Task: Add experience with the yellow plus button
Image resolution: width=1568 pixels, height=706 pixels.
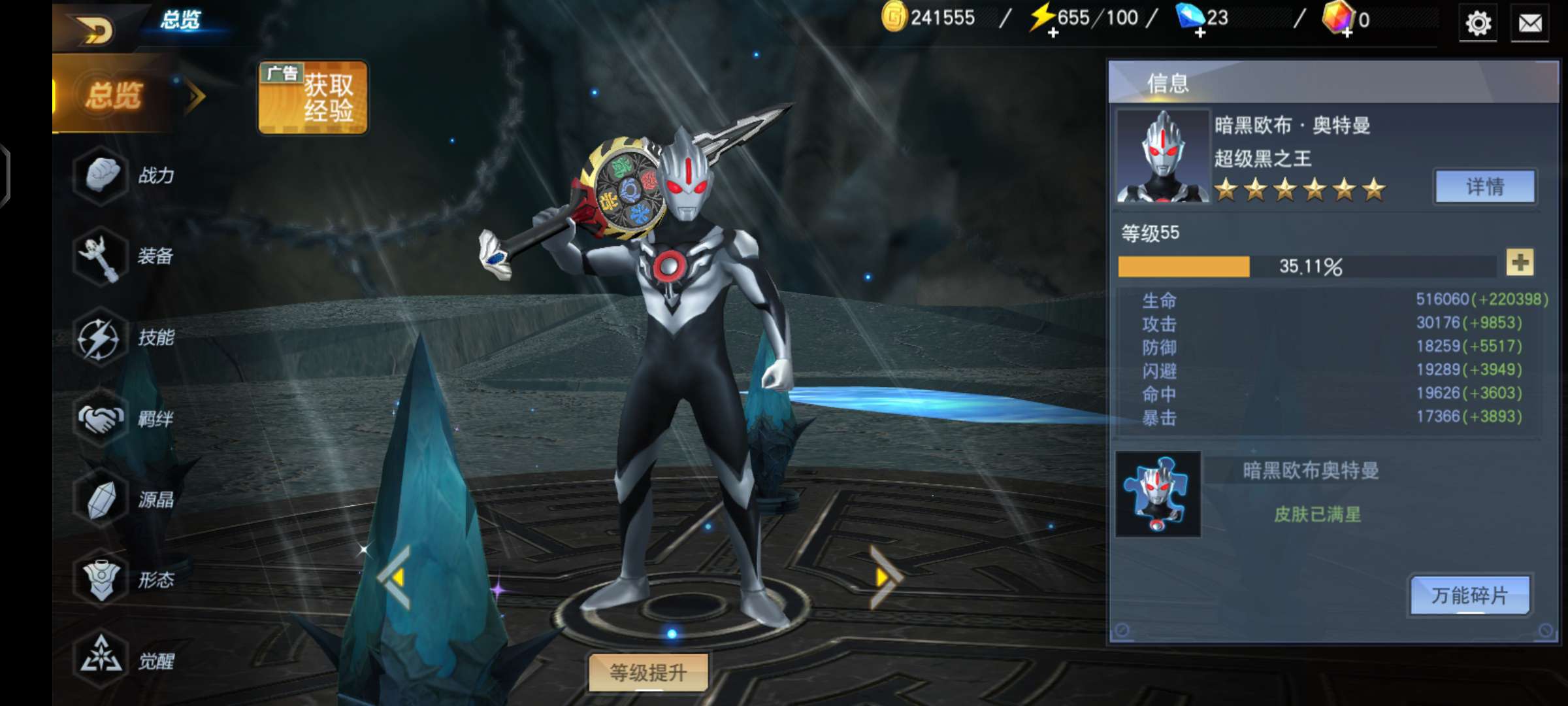Action: click(1520, 263)
